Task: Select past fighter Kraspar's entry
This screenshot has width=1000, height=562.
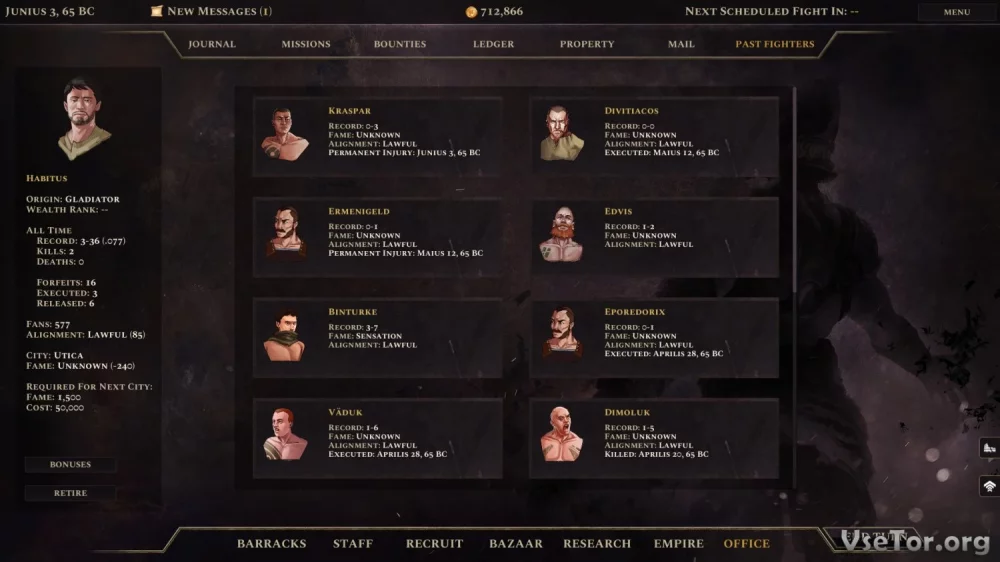Action: pyautogui.click(x=377, y=136)
